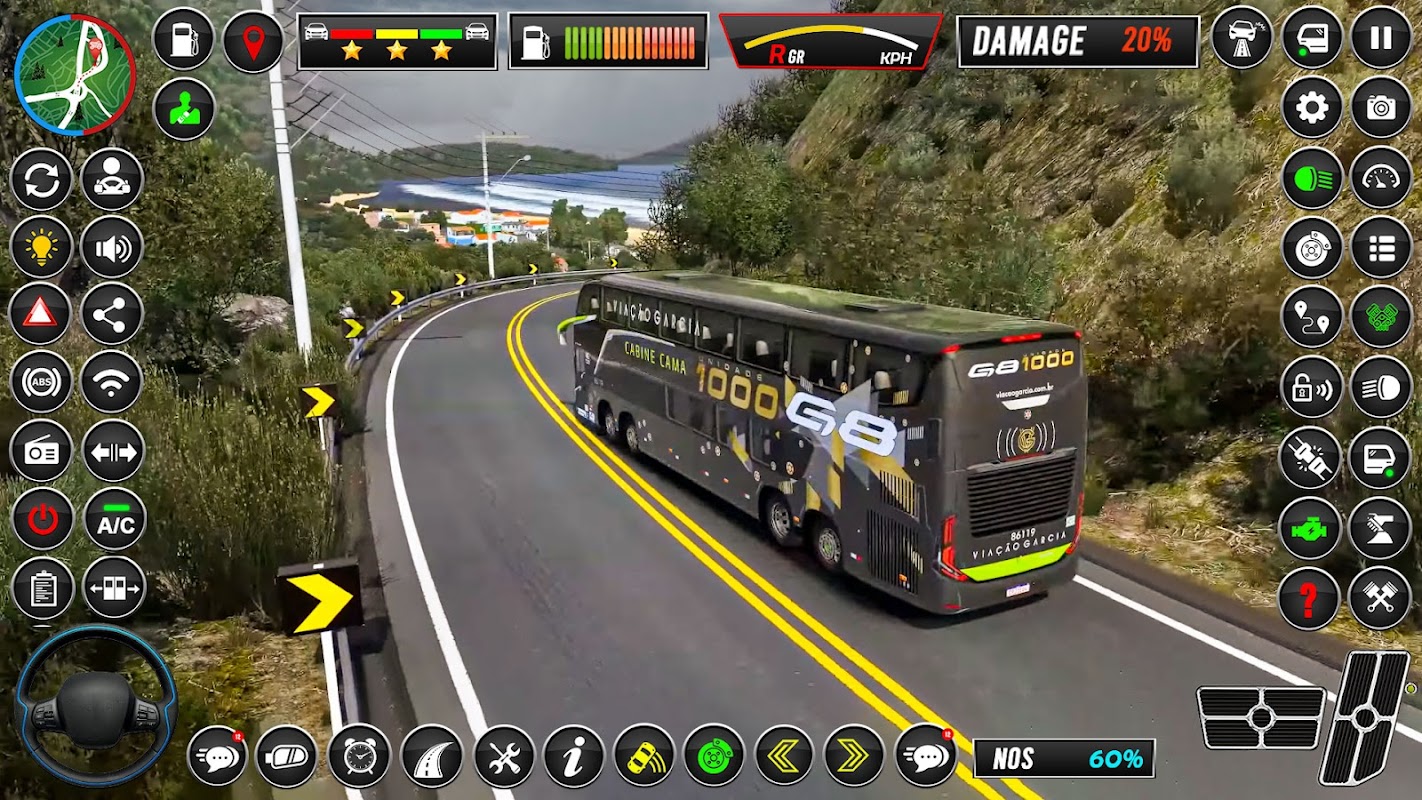The width and height of the screenshot is (1422, 800).
Task: Click the steering wheel control
Action: [x=95, y=706]
